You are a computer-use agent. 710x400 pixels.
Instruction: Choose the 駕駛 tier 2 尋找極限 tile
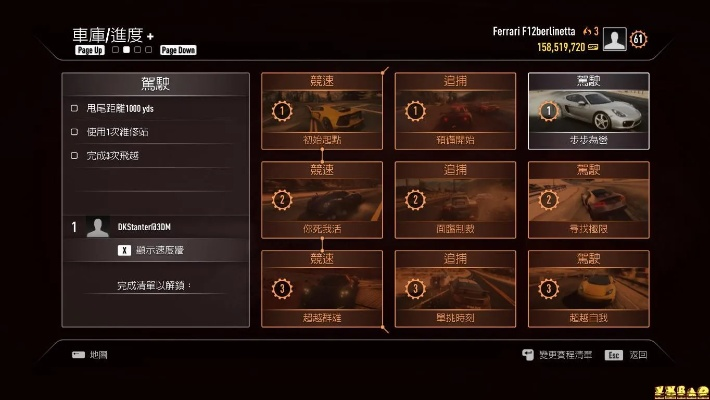588,200
